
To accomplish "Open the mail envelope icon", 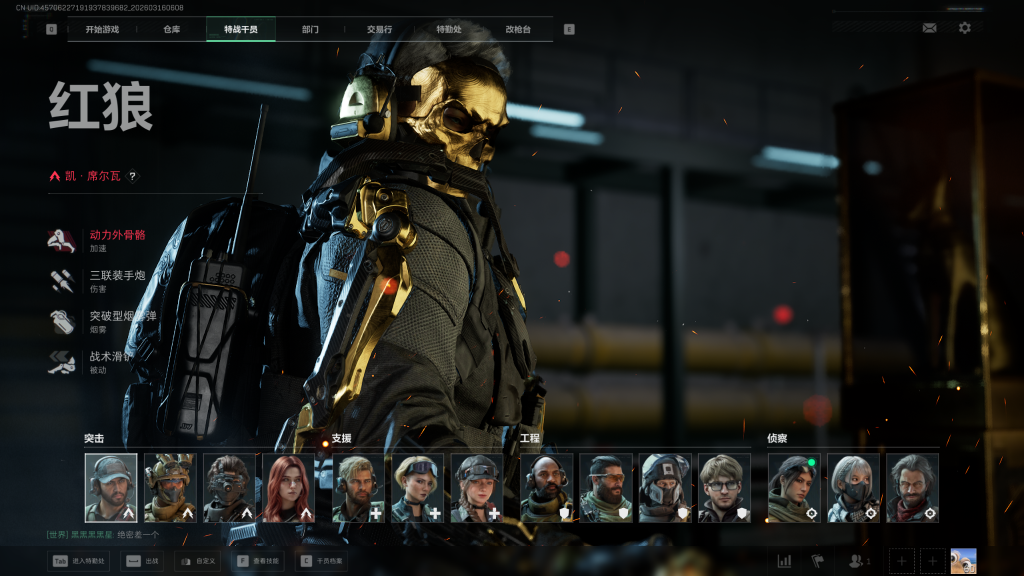I will pyautogui.click(x=930, y=28).
